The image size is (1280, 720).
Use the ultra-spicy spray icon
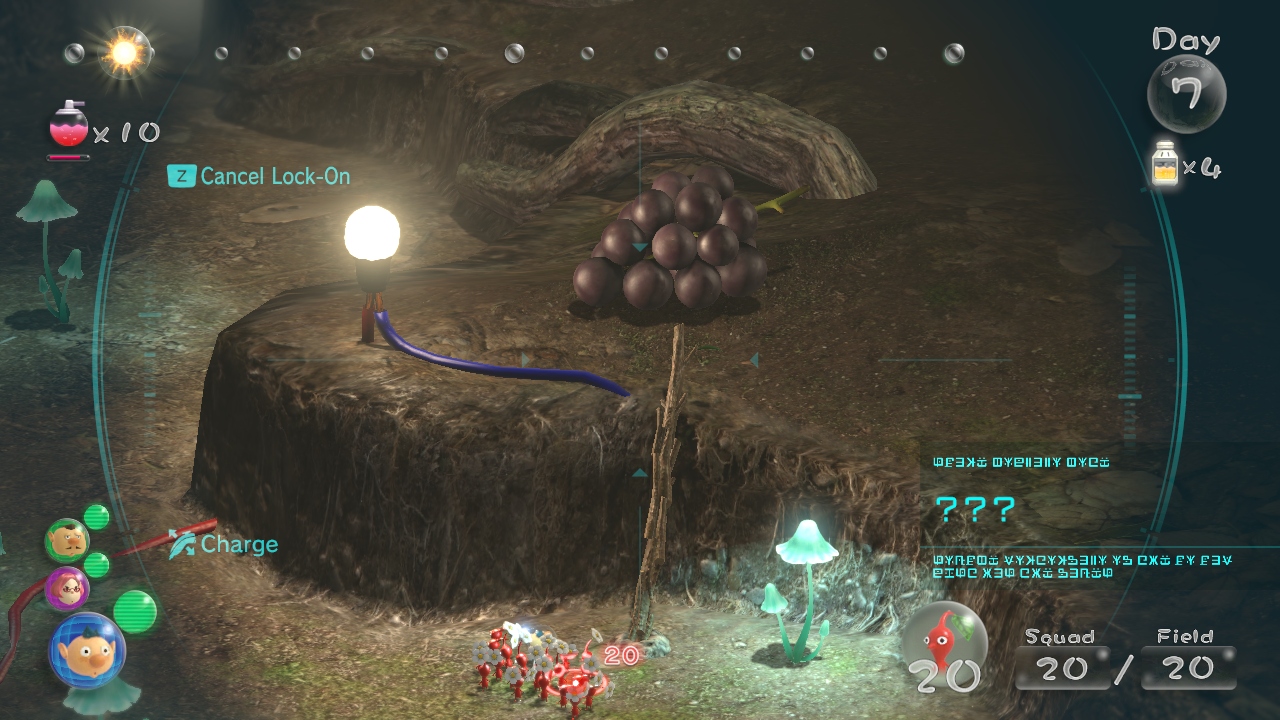[68, 128]
